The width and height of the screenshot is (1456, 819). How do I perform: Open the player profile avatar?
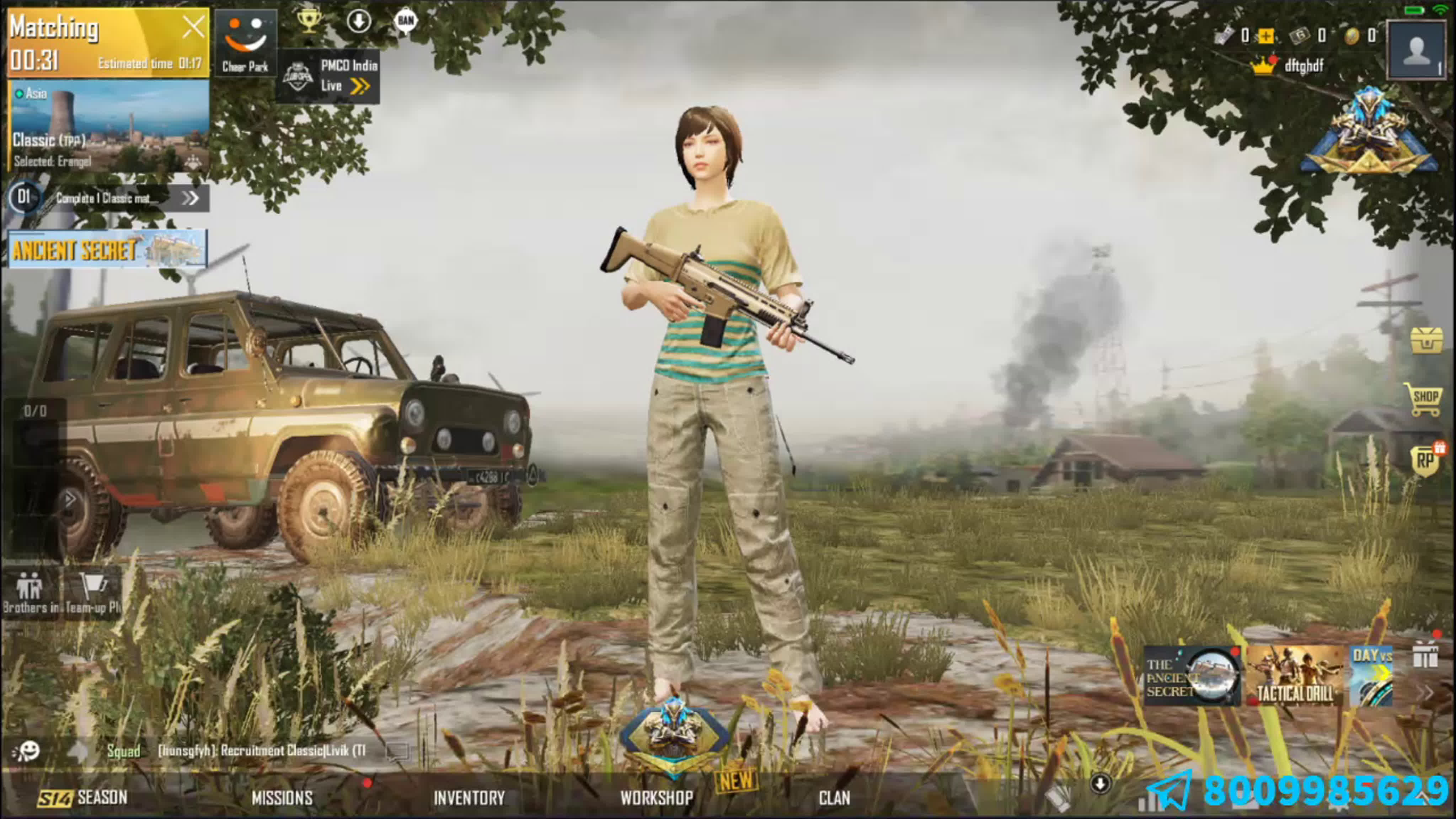click(x=1417, y=50)
